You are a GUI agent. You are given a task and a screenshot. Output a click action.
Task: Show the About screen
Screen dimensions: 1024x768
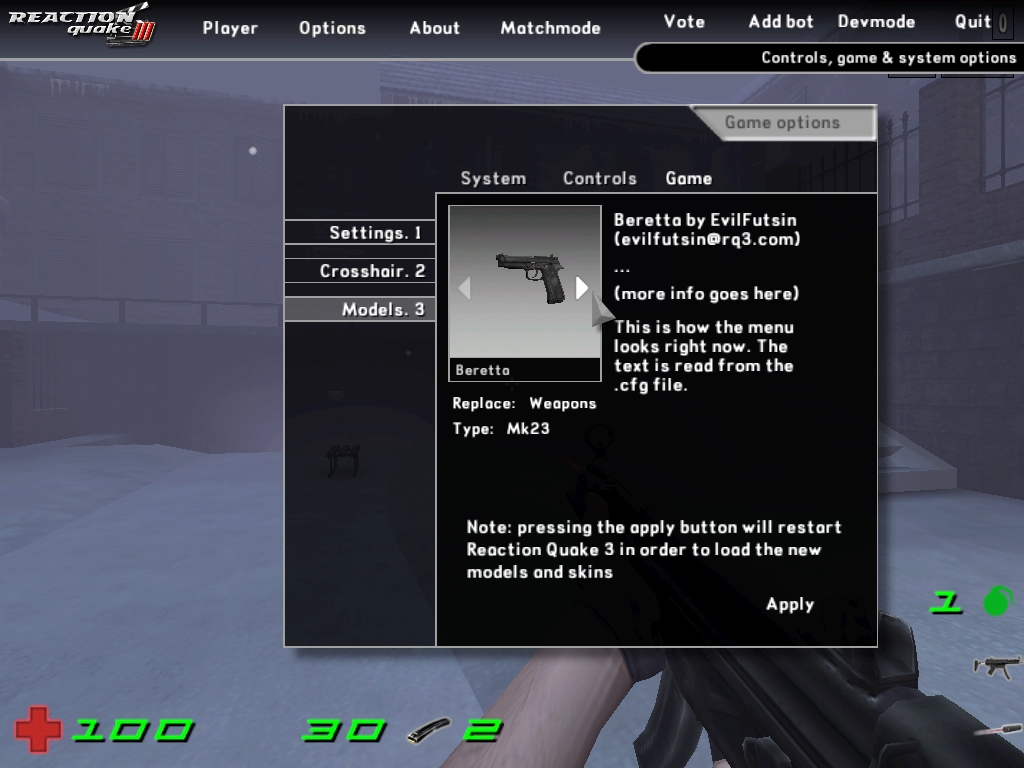pyautogui.click(x=434, y=28)
